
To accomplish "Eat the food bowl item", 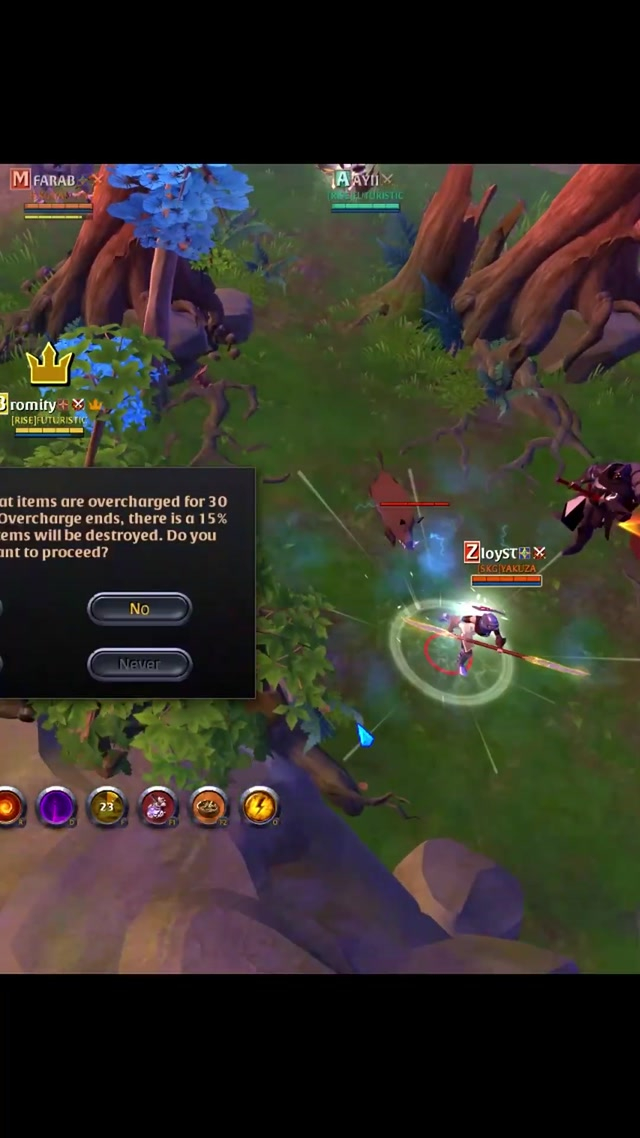I will (x=209, y=806).
